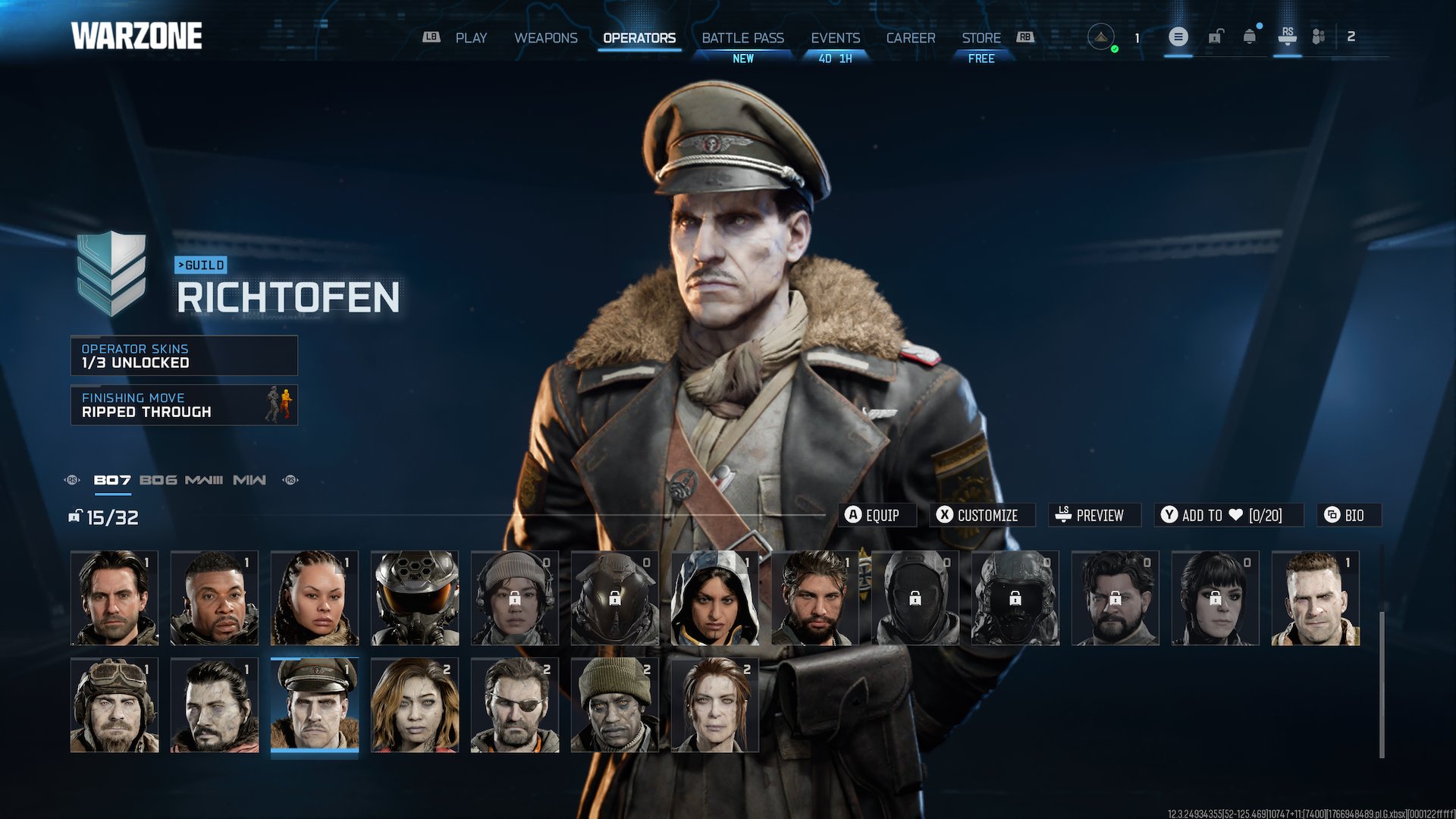Go to the Battle Pass tab
The height and width of the screenshot is (819, 1456).
pos(742,38)
